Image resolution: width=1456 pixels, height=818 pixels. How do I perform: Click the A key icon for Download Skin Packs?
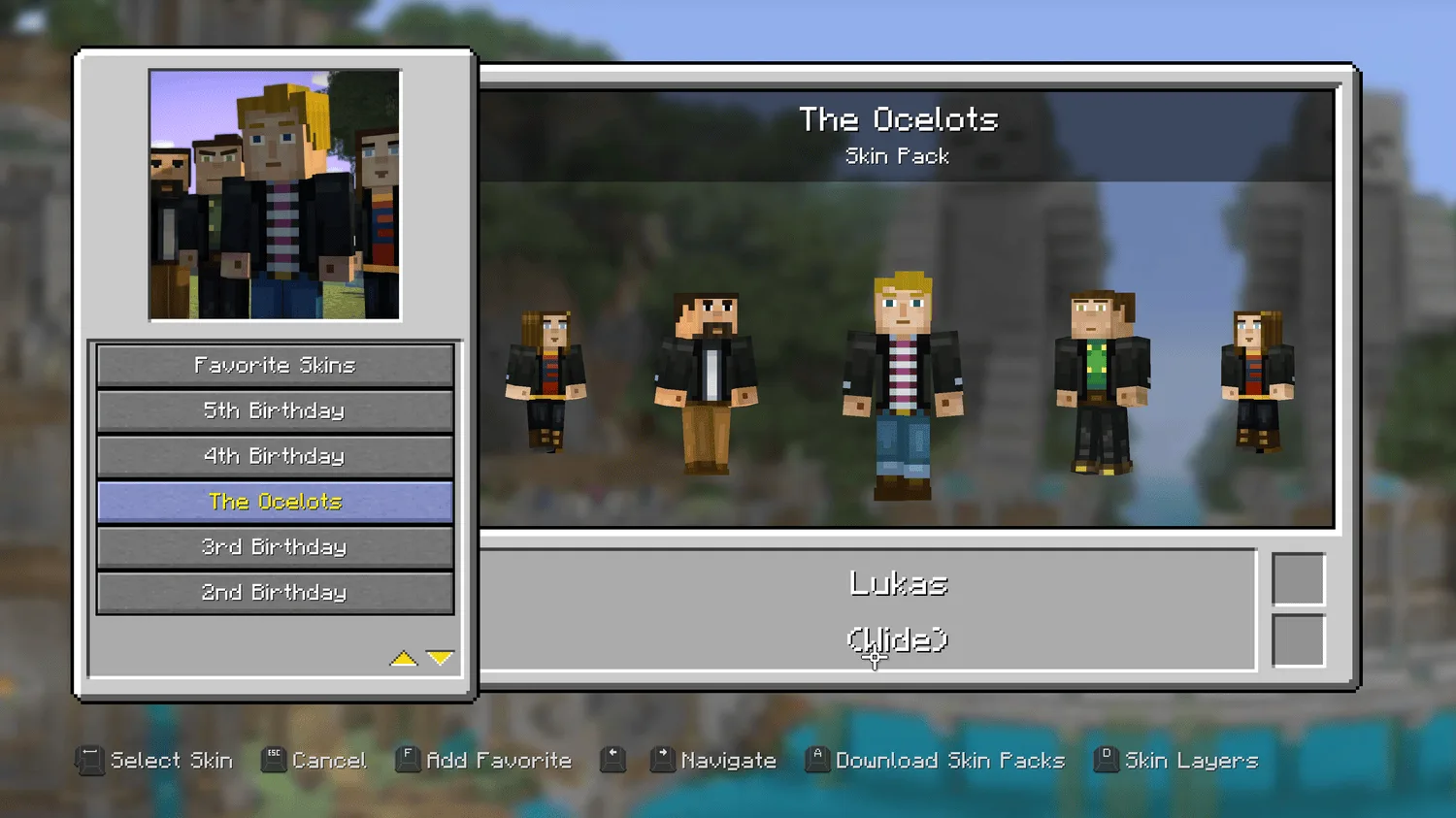click(816, 760)
